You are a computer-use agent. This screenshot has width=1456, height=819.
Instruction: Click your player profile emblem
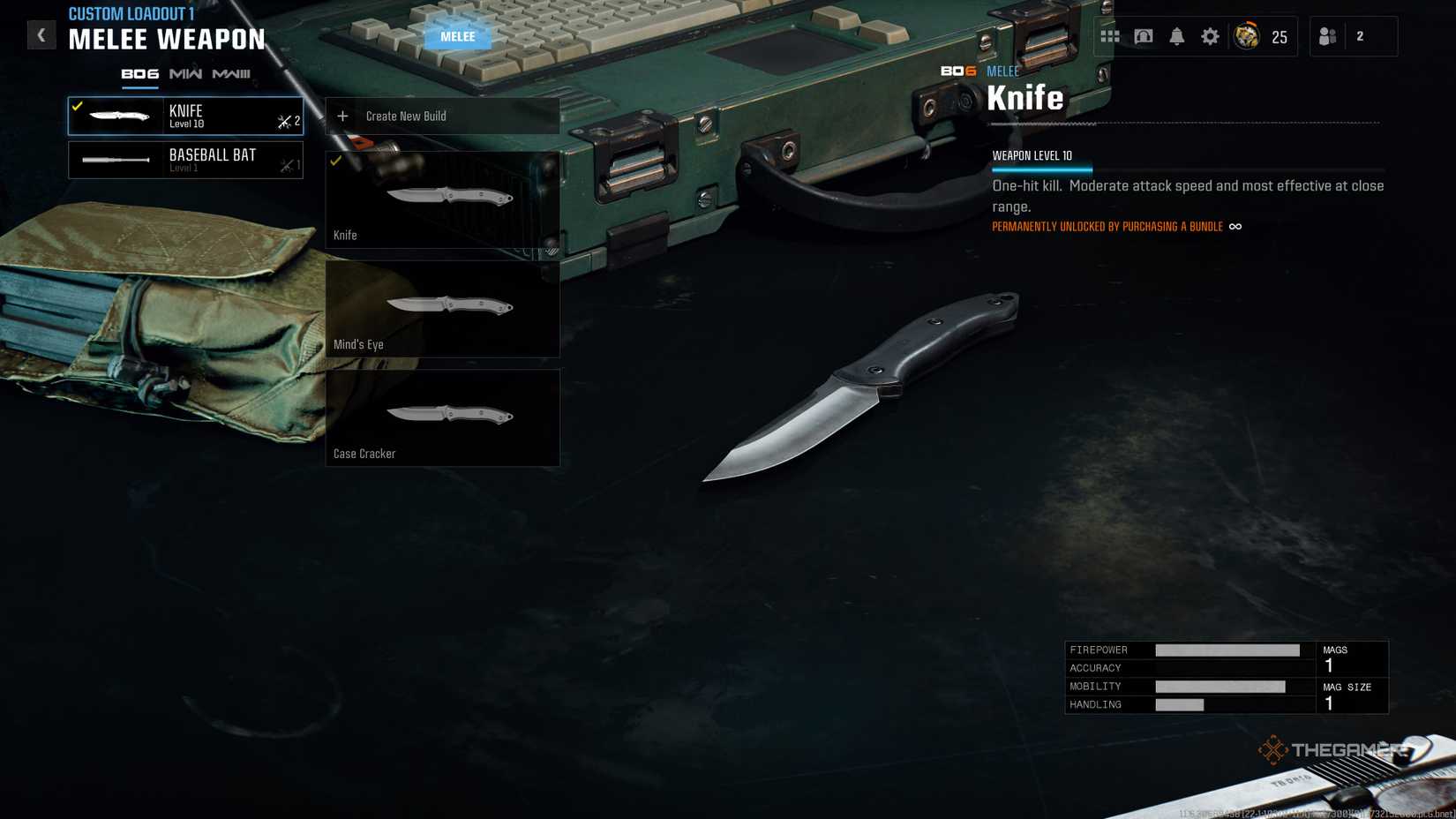tap(1247, 36)
